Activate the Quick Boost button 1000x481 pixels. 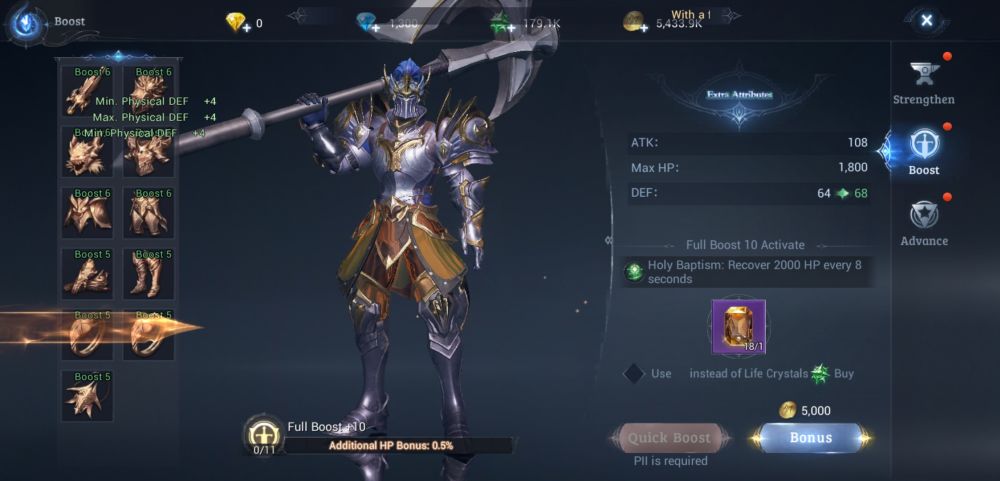point(669,438)
